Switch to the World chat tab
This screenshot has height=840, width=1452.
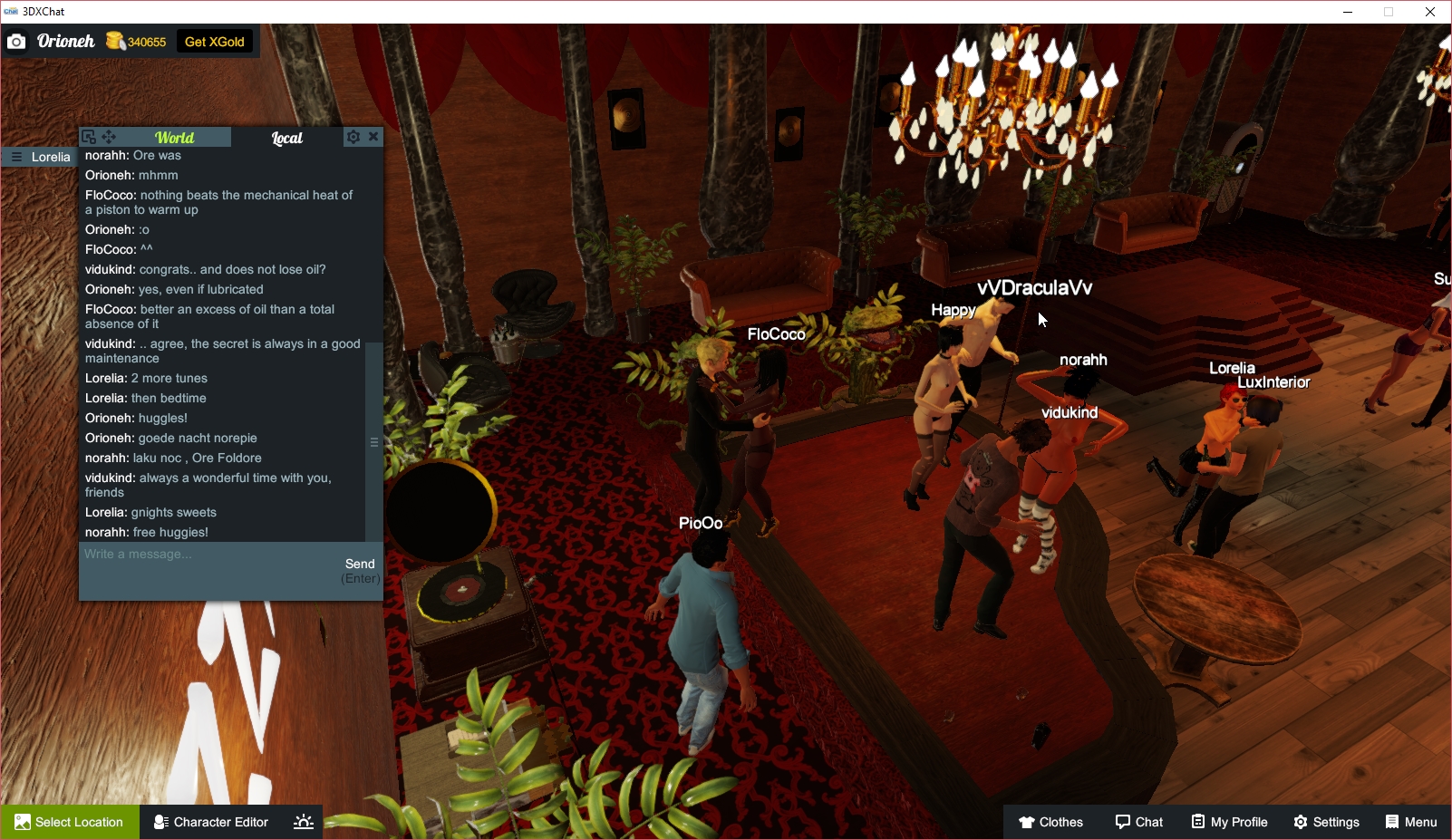174,137
